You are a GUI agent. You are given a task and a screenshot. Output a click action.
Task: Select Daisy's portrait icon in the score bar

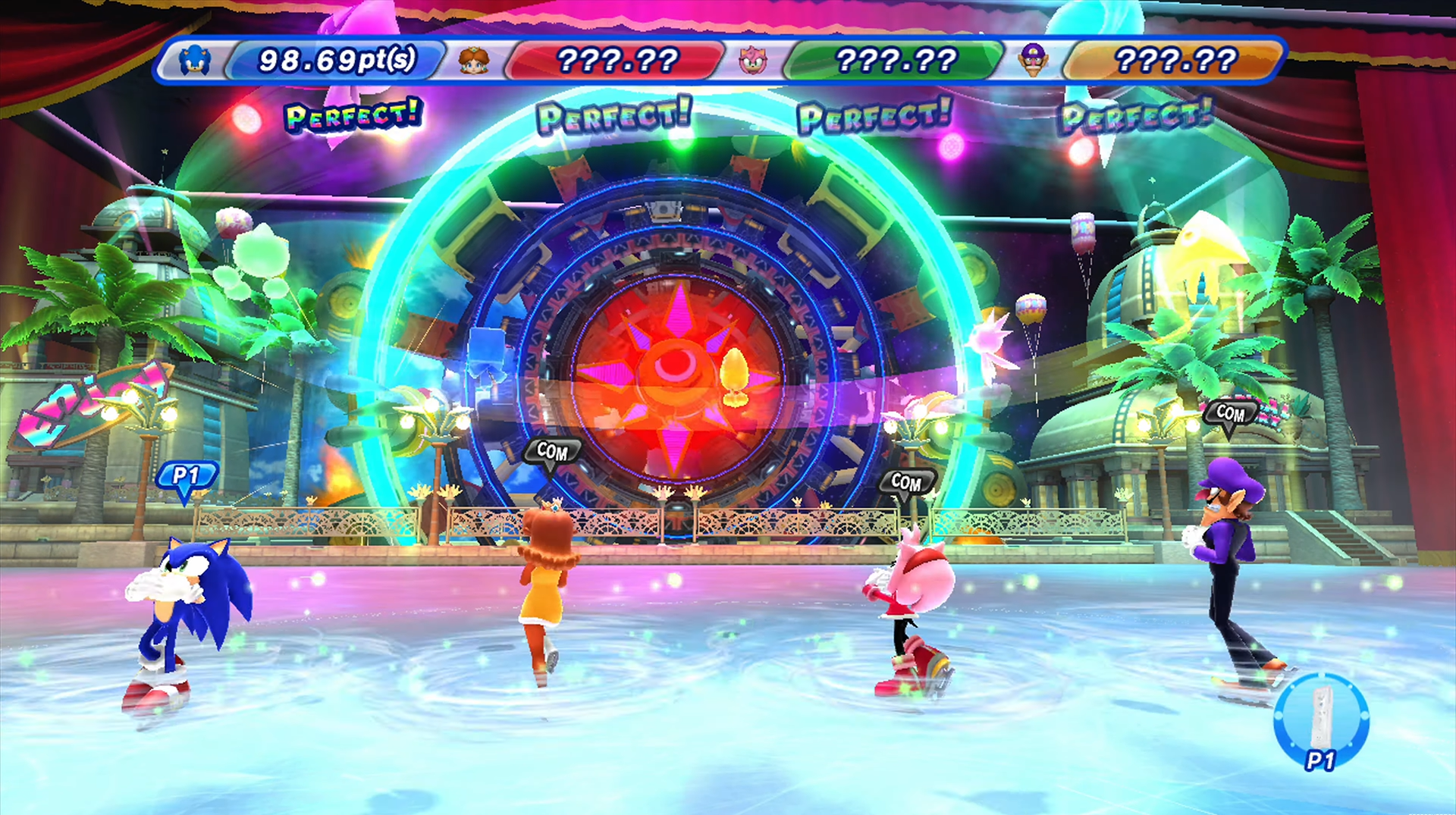pos(475,60)
